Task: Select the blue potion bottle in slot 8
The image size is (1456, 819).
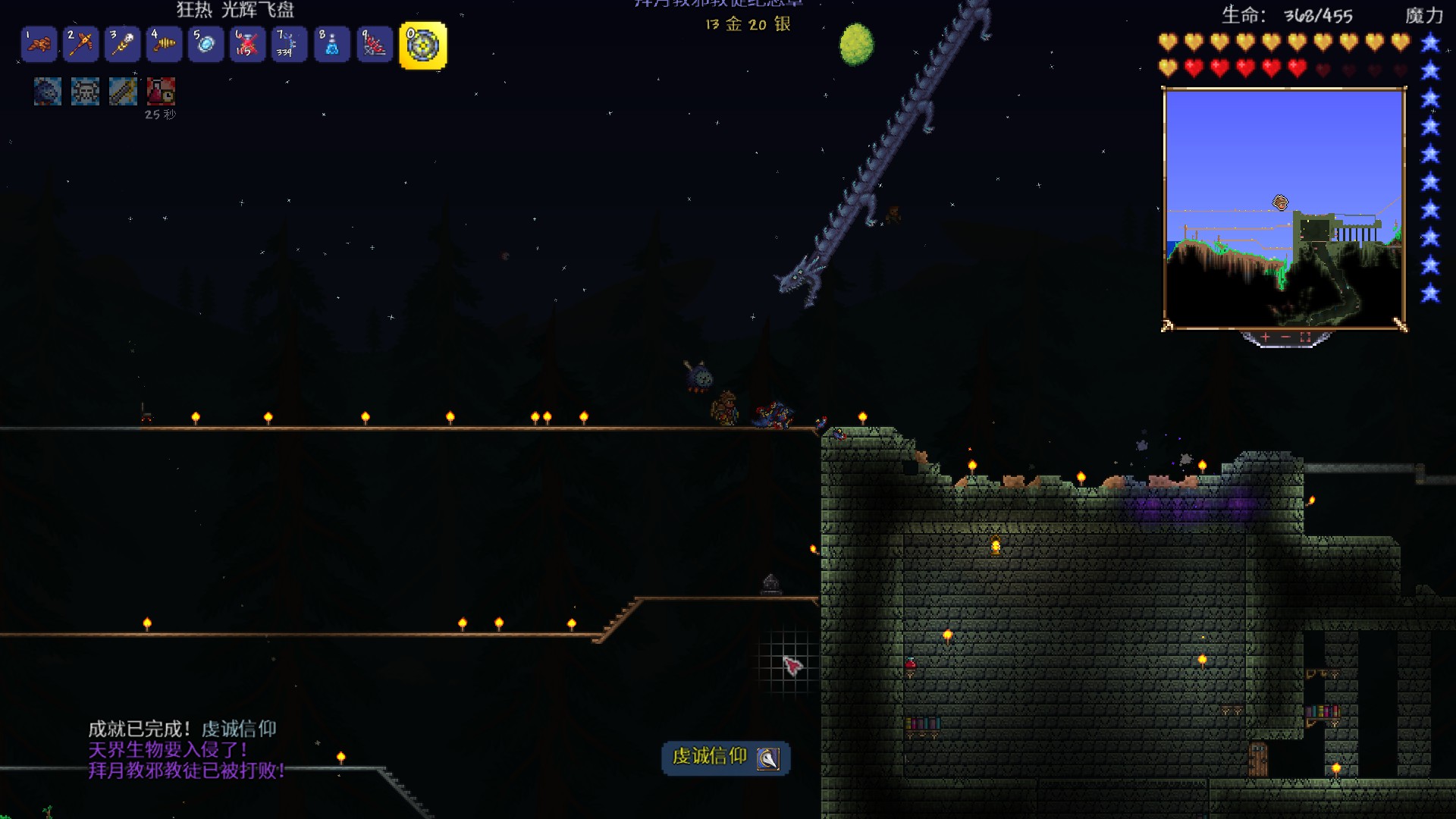Action: [x=331, y=44]
